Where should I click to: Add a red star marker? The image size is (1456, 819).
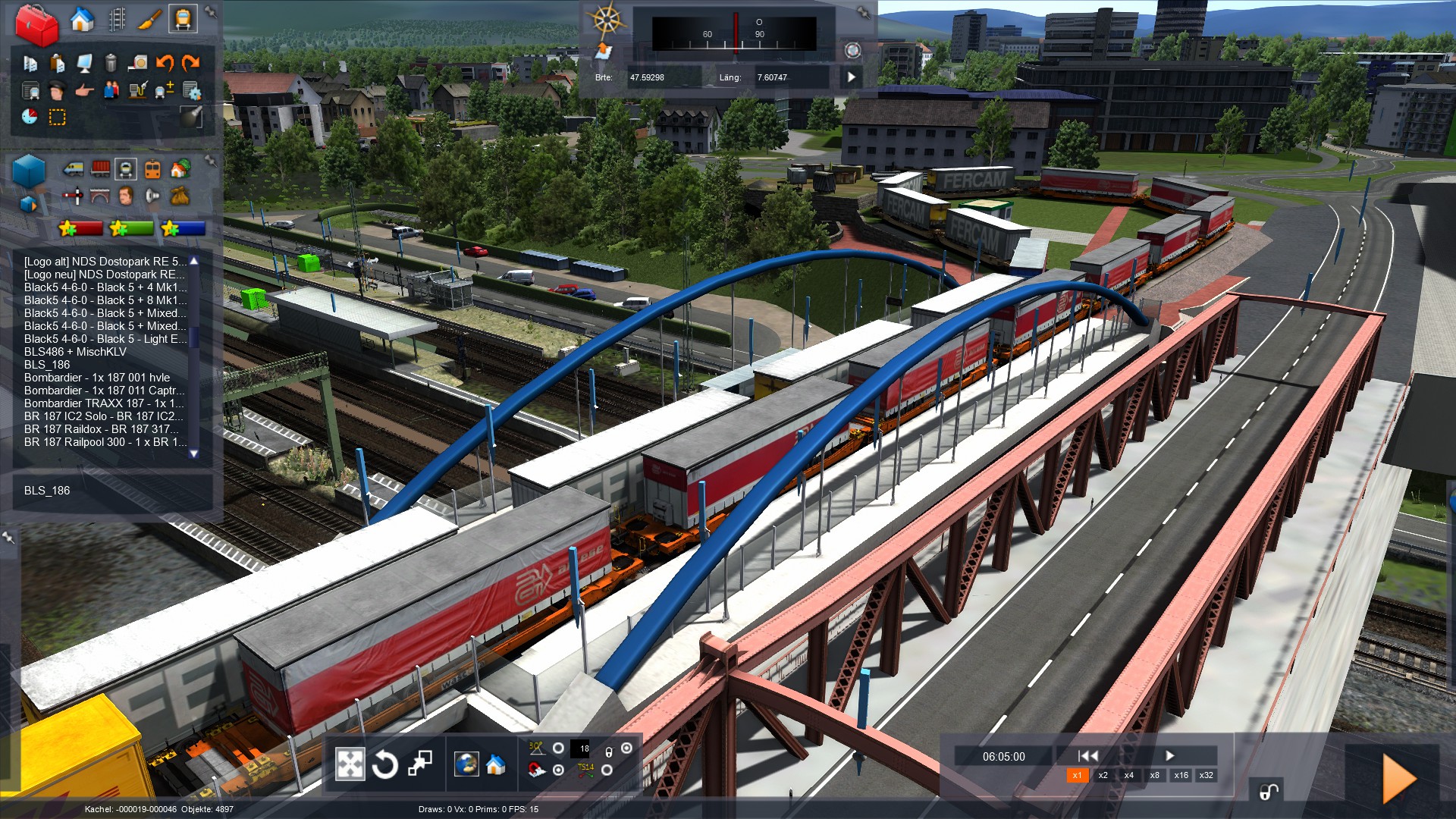(x=80, y=227)
